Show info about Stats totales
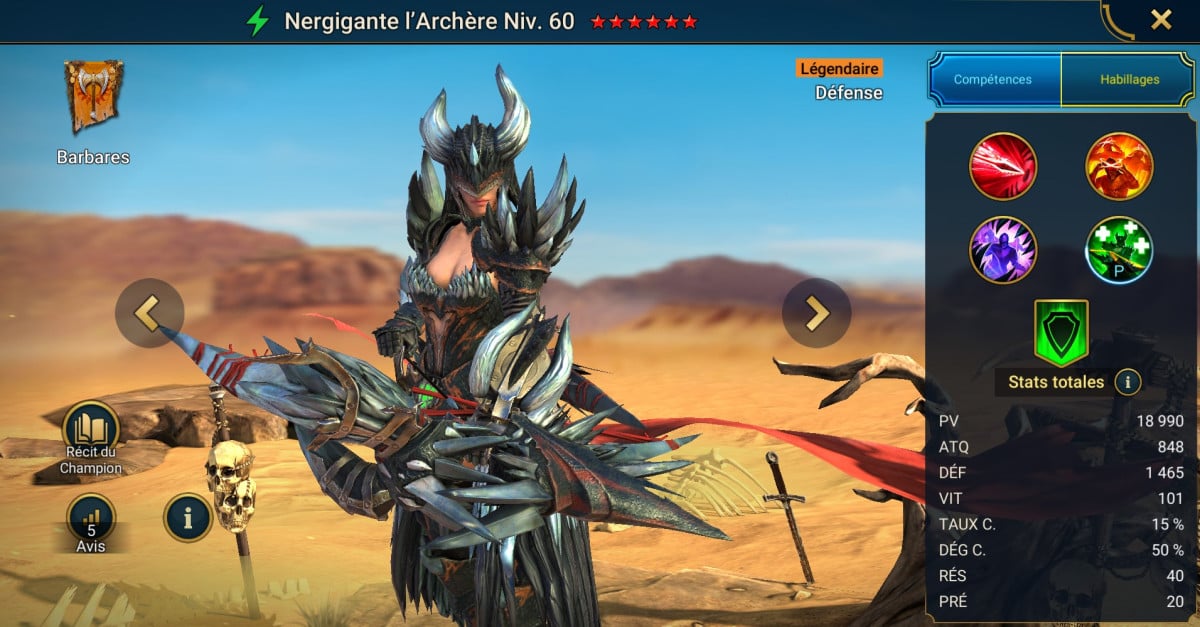Screen dimensions: 1200x627 pyautogui.click(x=1128, y=381)
